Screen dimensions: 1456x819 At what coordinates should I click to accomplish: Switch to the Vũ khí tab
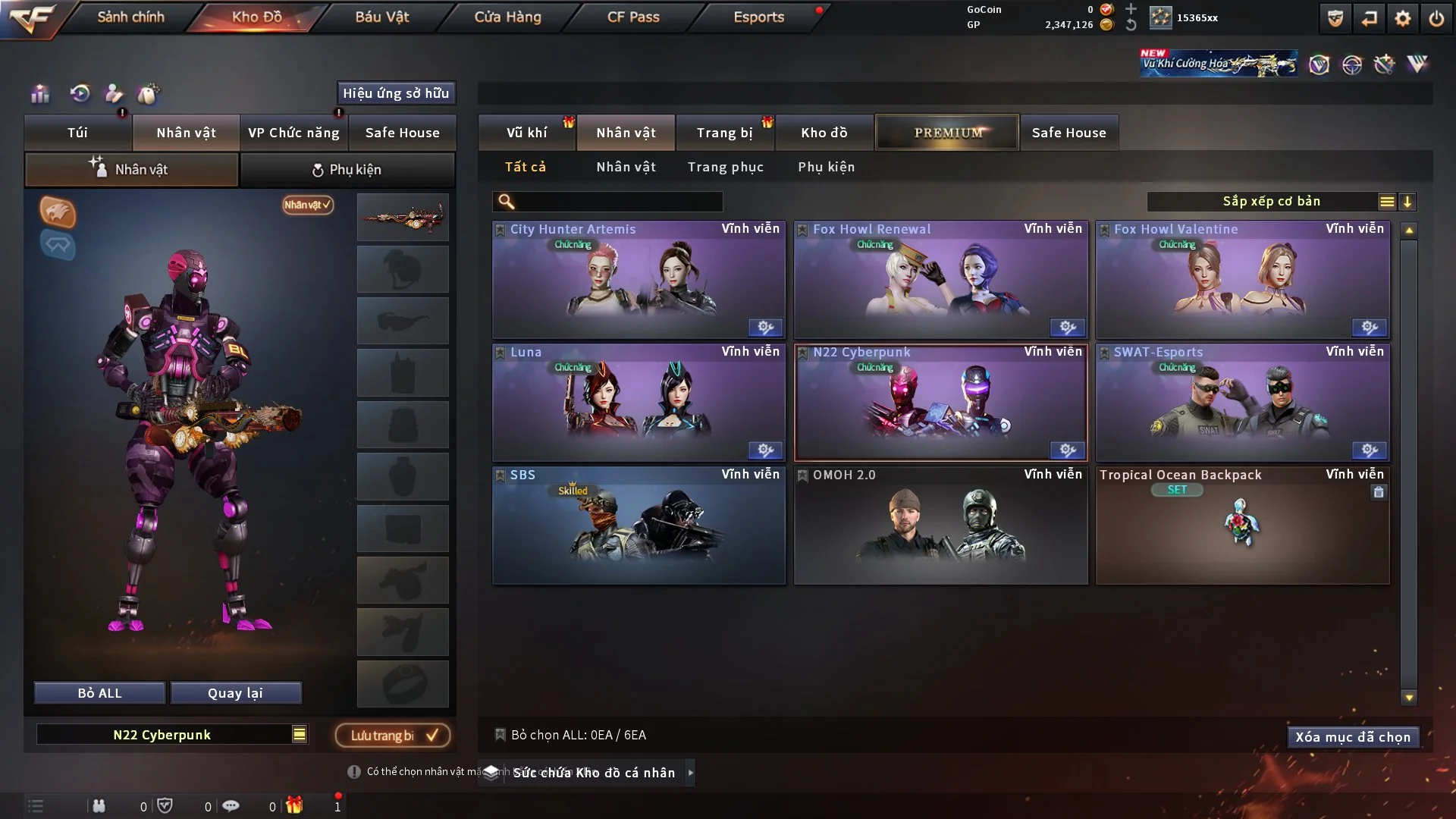click(x=526, y=133)
